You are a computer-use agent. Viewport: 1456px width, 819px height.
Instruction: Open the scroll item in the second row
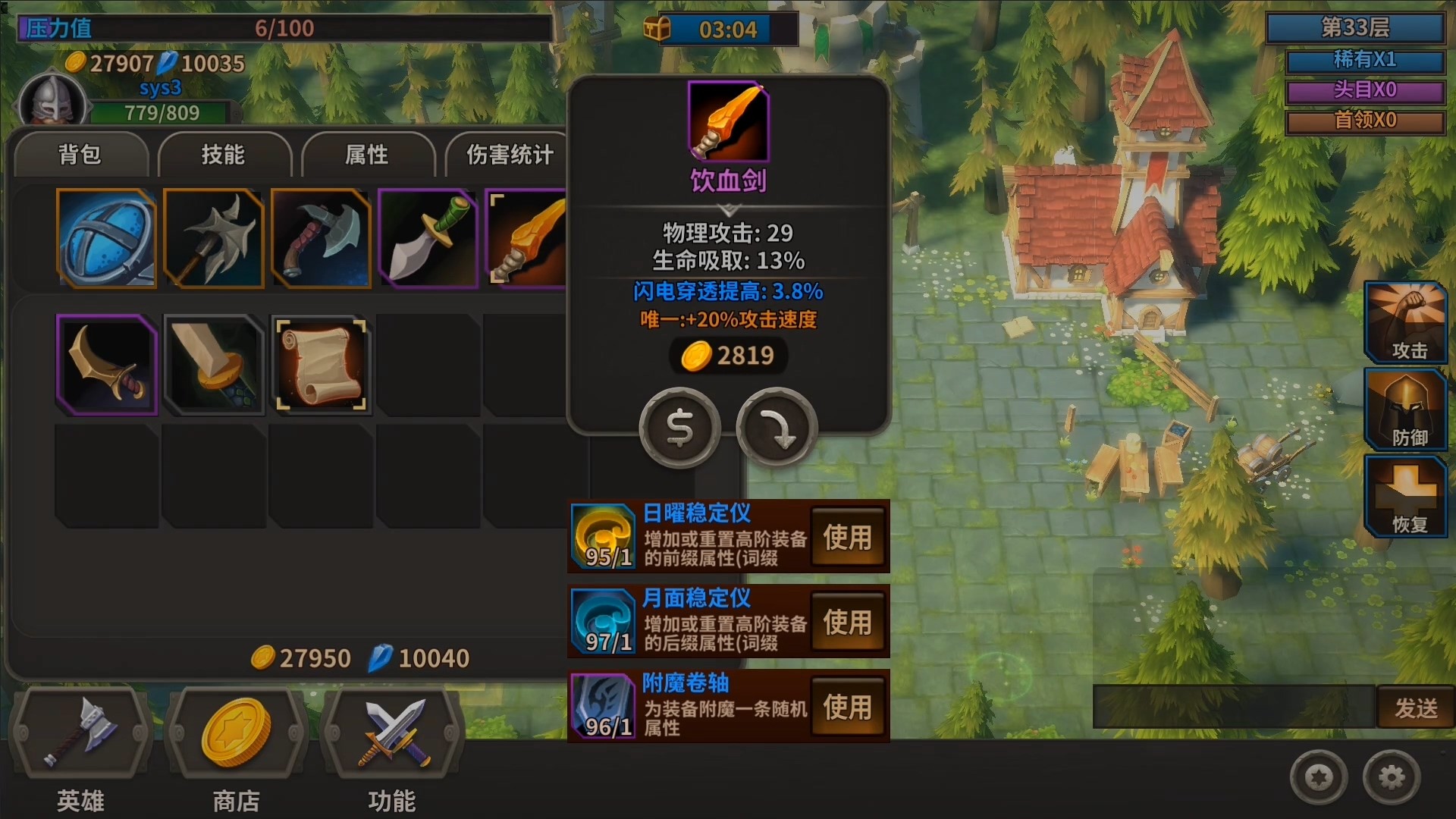(x=321, y=365)
